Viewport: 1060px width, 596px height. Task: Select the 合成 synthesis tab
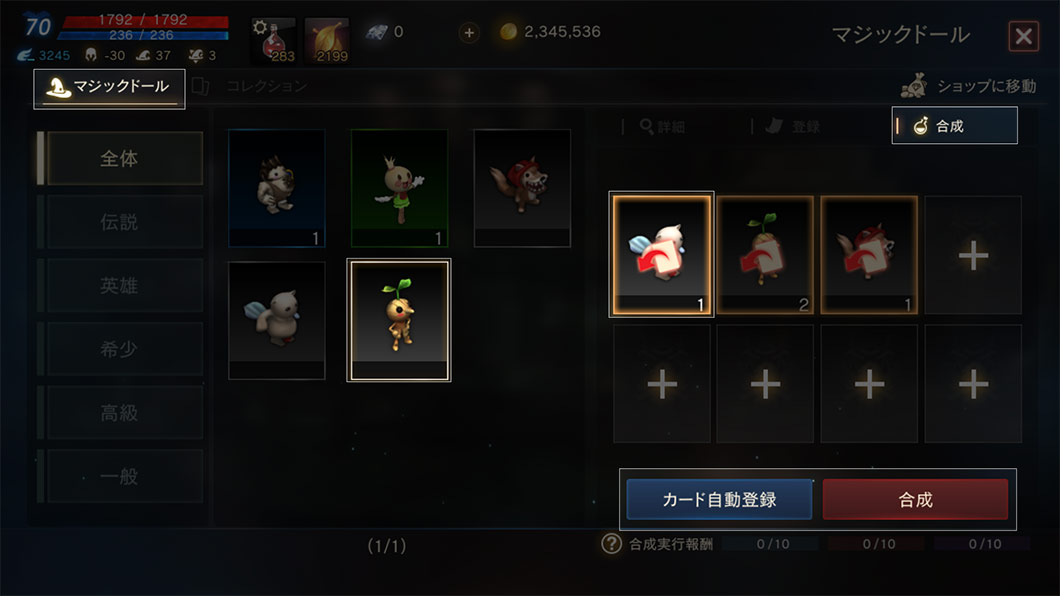[953, 126]
